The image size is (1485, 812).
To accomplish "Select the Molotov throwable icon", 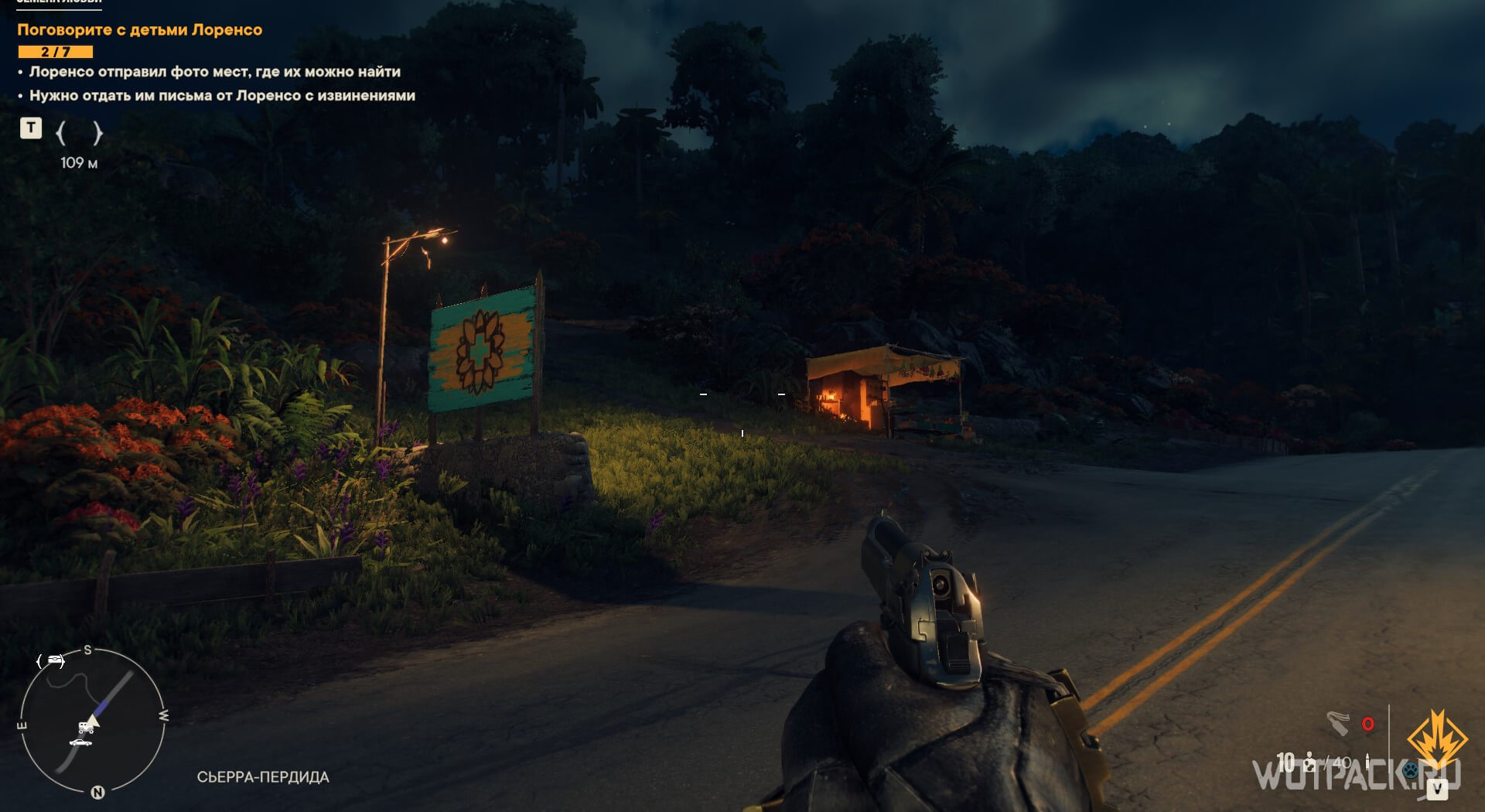I will (x=1339, y=723).
